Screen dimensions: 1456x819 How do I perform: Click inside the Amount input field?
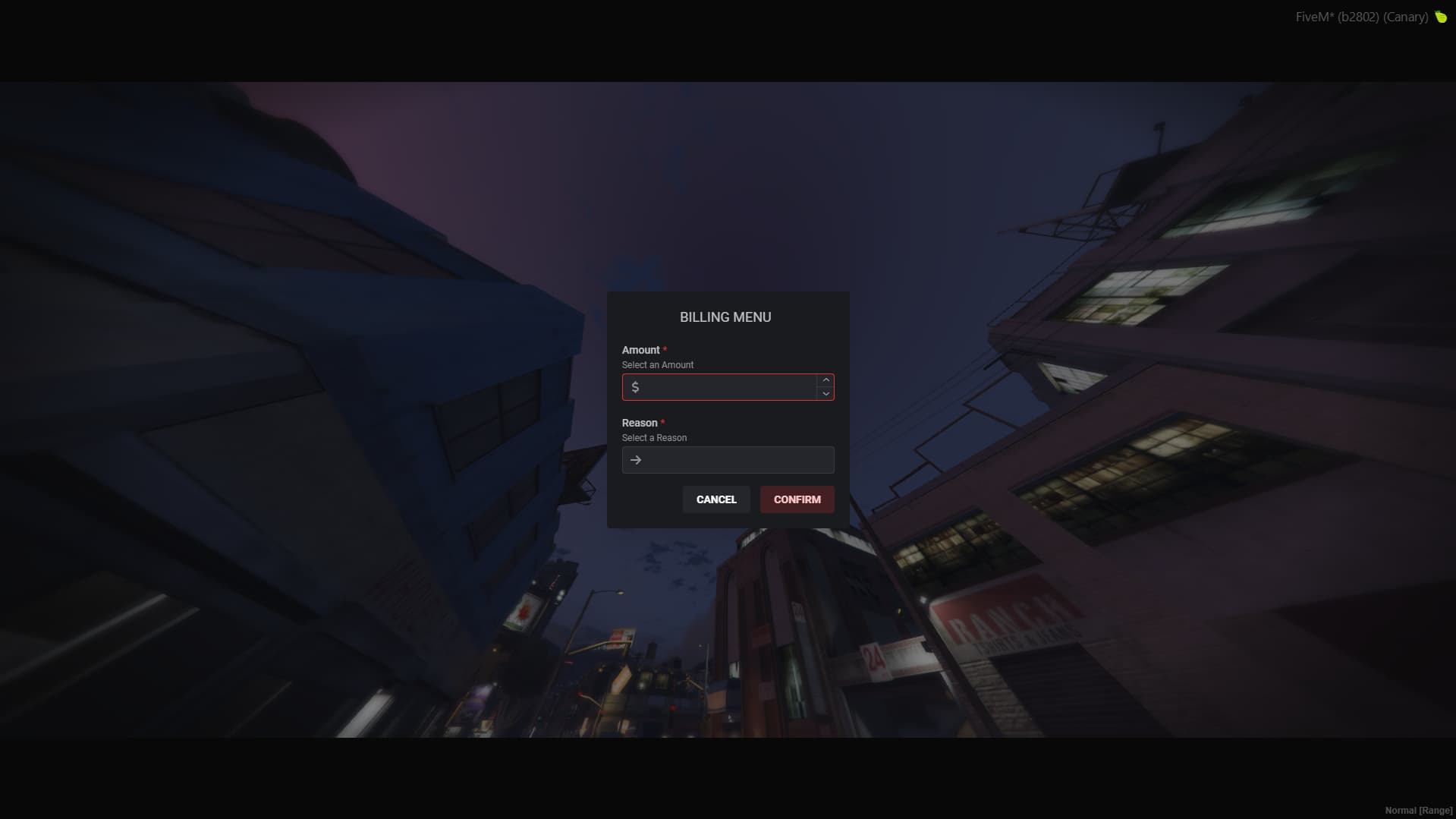pos(721,387)
